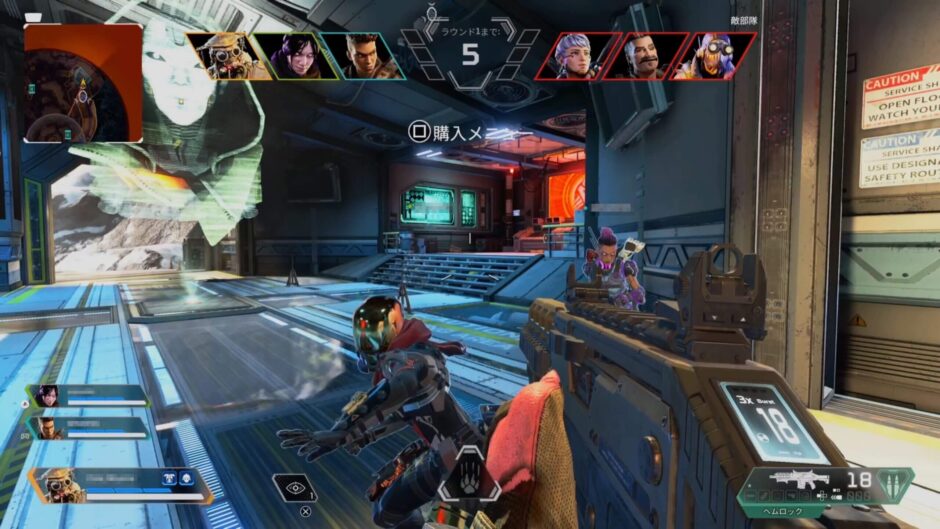
Task: Select Fuse's mustached enemy portrait
Action: click(643, 56)
